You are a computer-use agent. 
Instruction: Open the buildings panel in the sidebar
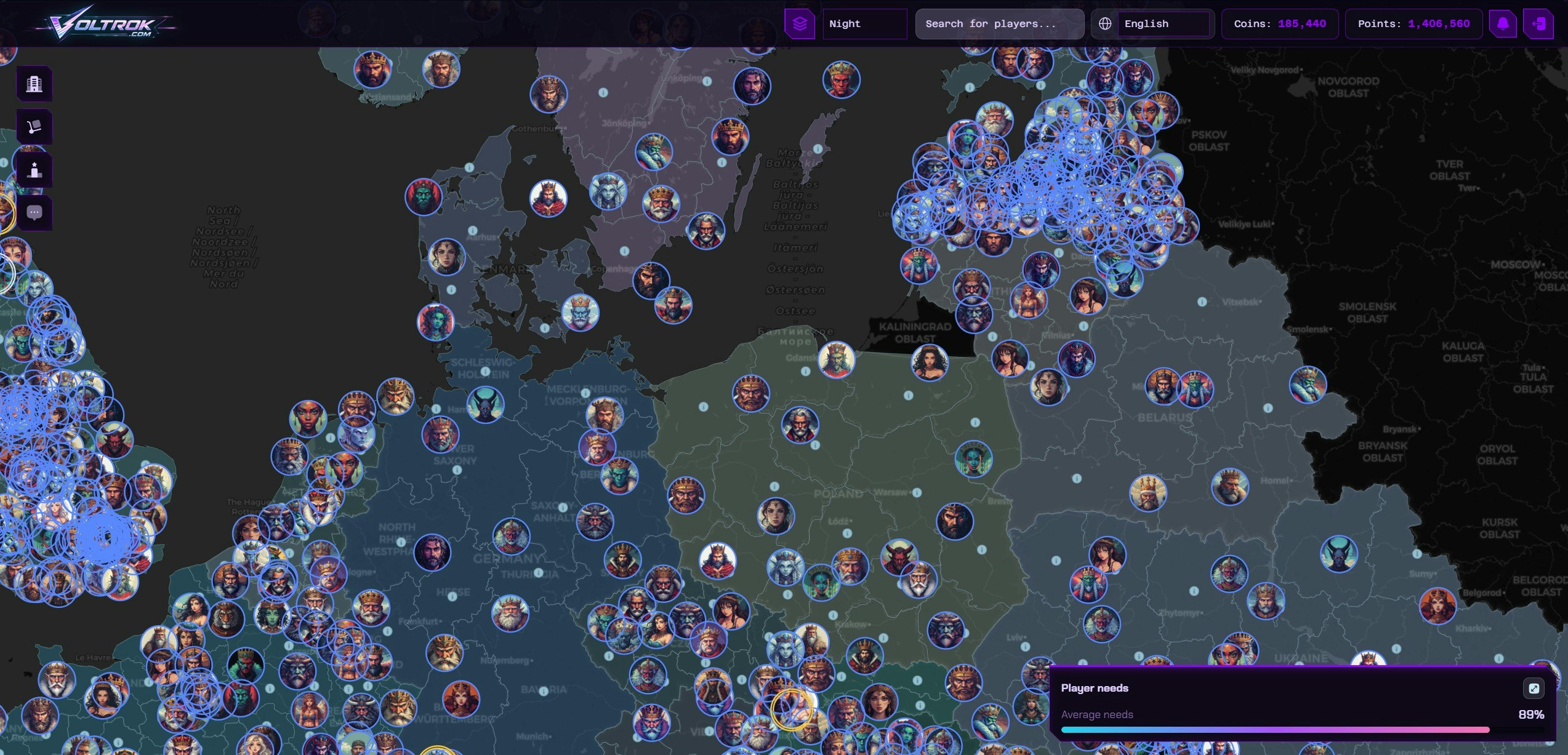(x=34, y=84)
